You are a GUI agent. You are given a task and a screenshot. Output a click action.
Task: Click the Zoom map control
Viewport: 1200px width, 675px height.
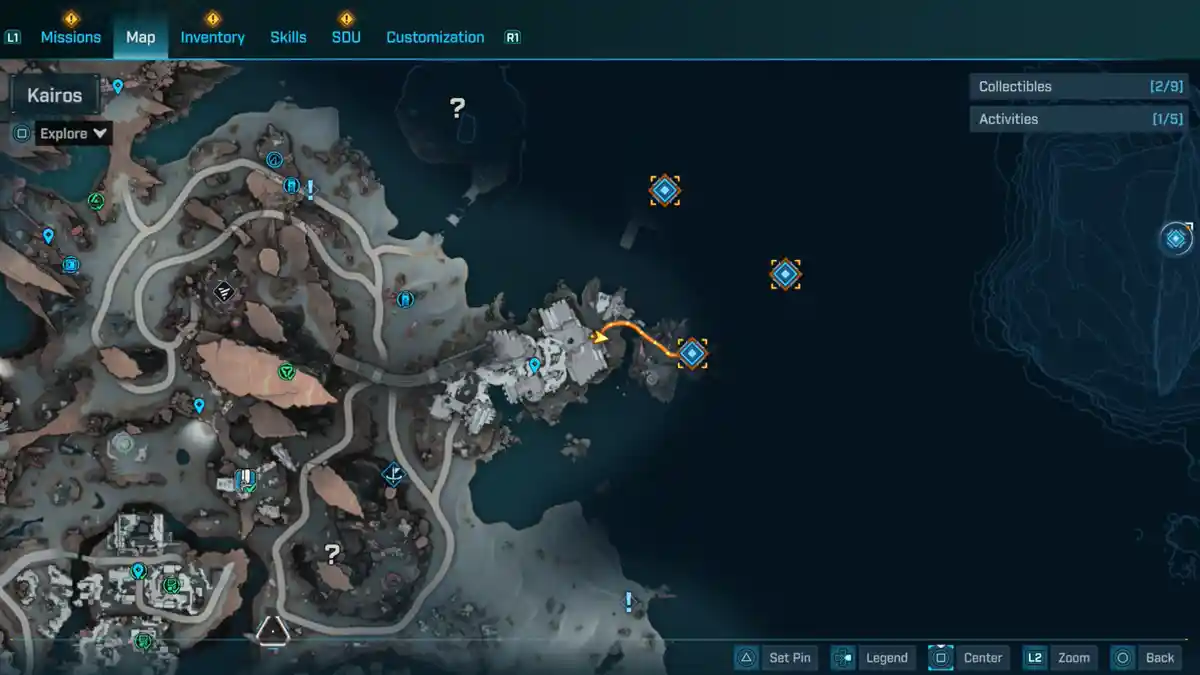tap(1058, 657)
